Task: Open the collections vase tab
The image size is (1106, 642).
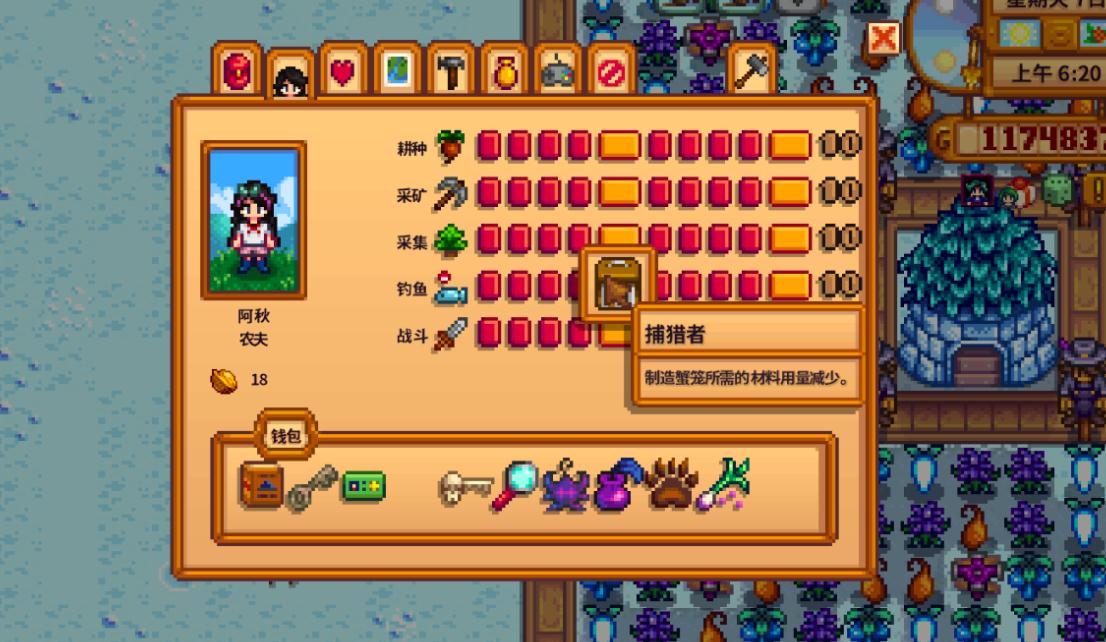Action: (504, 72)
